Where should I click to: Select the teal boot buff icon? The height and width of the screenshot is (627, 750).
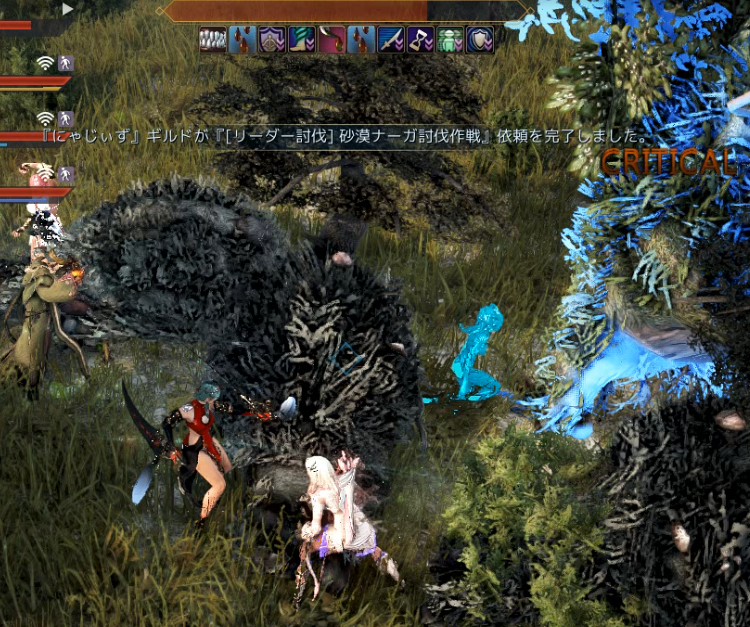pos(302,40)
